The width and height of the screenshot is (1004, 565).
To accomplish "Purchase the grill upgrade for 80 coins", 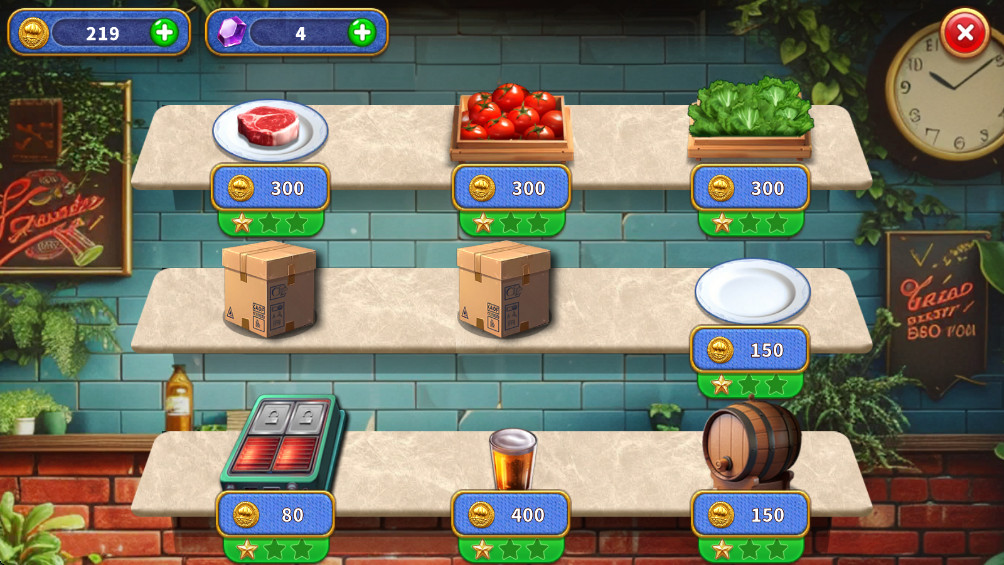I will pyautogui.click(x=275, y=515).
